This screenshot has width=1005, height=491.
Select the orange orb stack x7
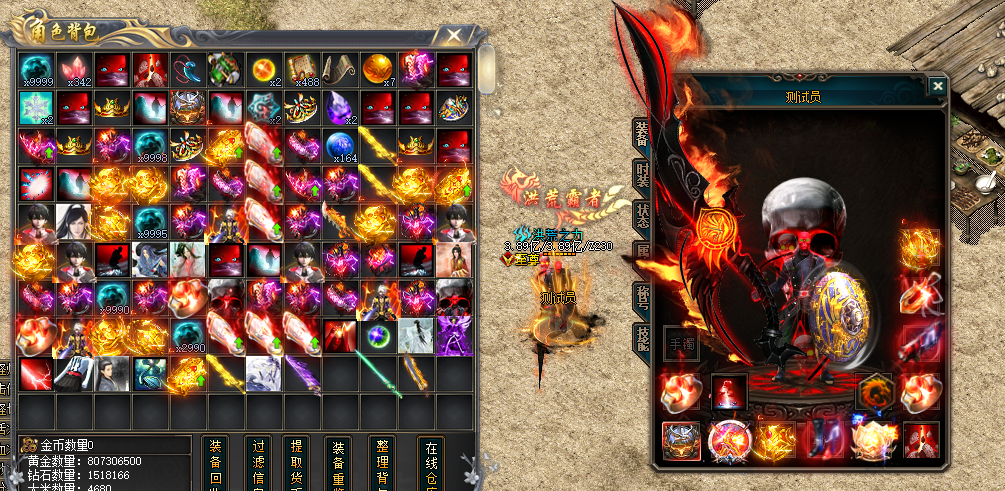(x=378, y=71)
